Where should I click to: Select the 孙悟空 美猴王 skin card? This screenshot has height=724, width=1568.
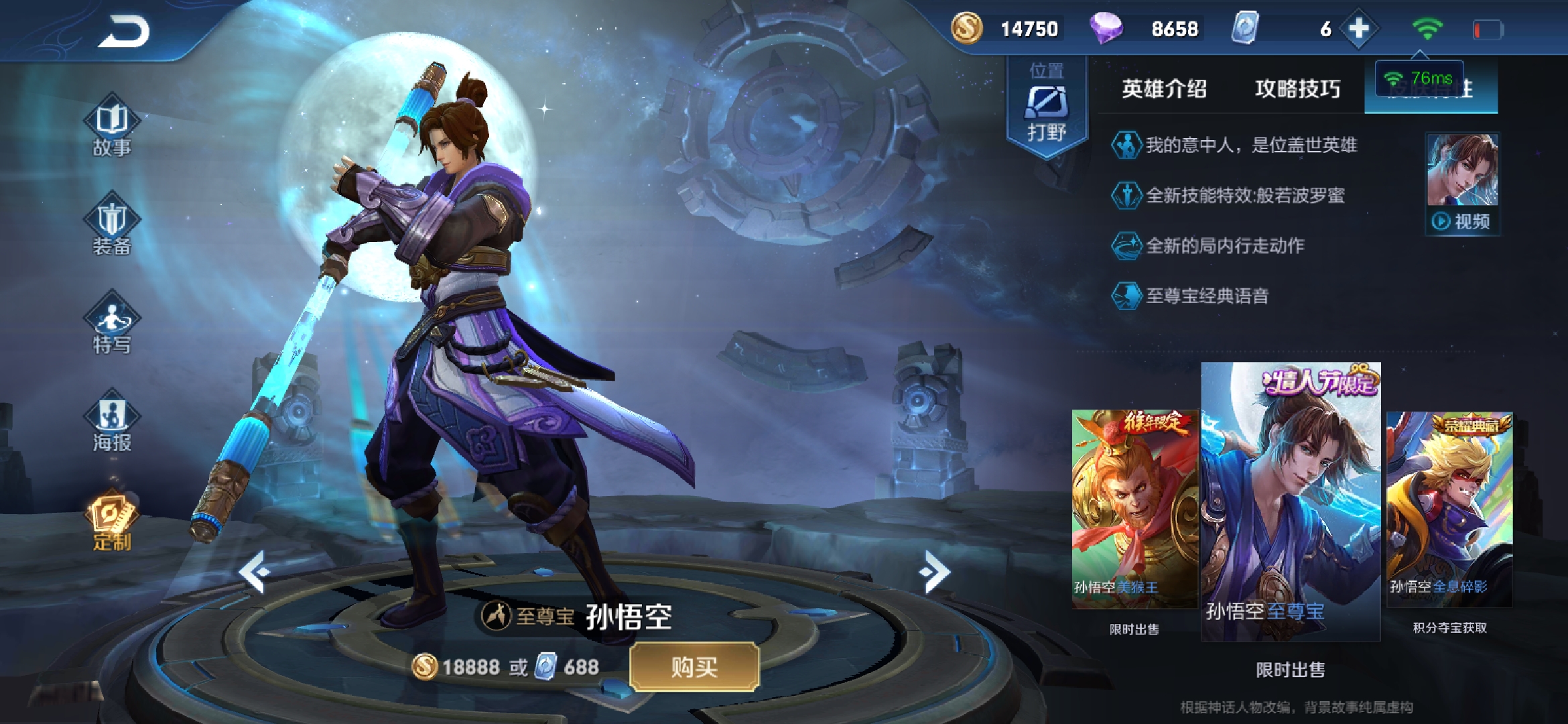point(1134,508)
